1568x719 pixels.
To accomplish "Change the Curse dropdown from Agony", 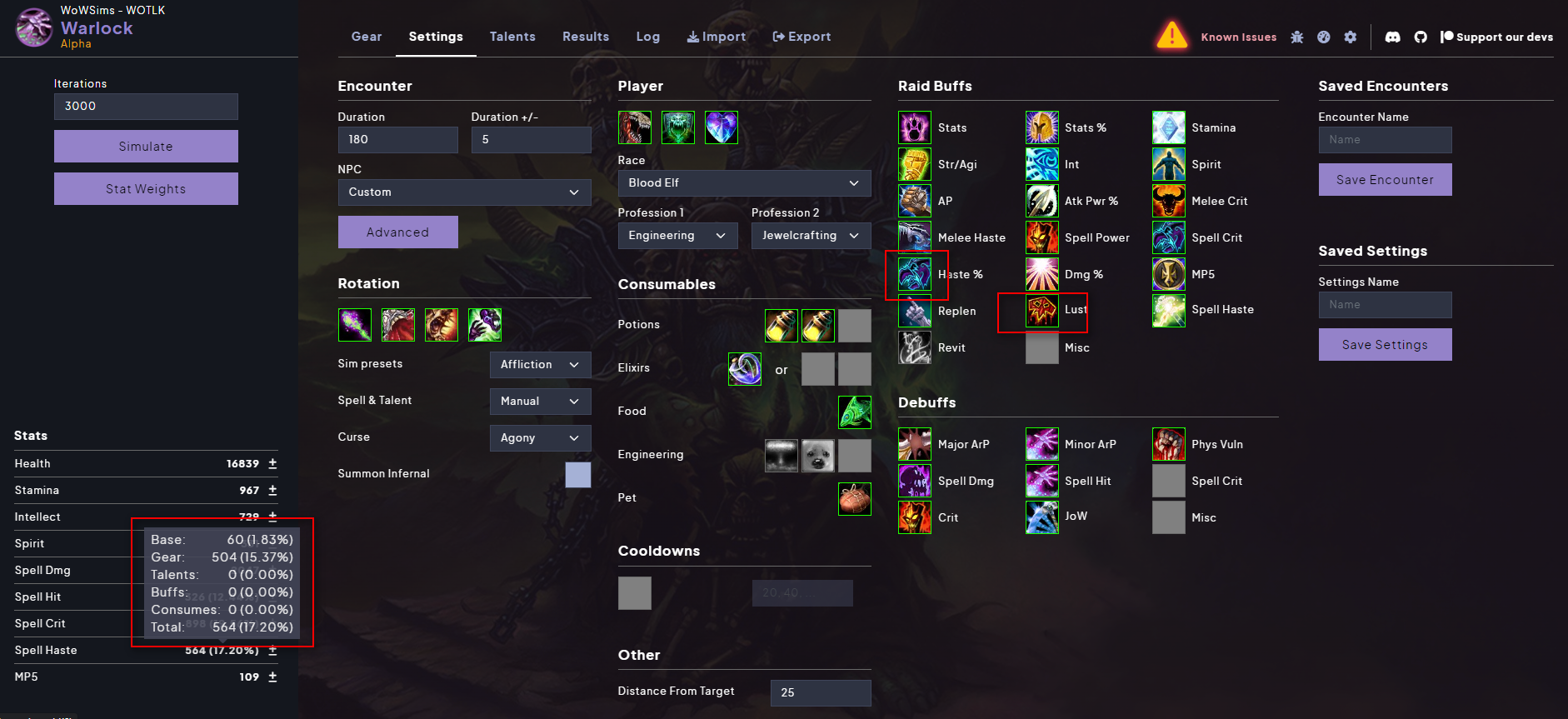I will click(540, 437).
